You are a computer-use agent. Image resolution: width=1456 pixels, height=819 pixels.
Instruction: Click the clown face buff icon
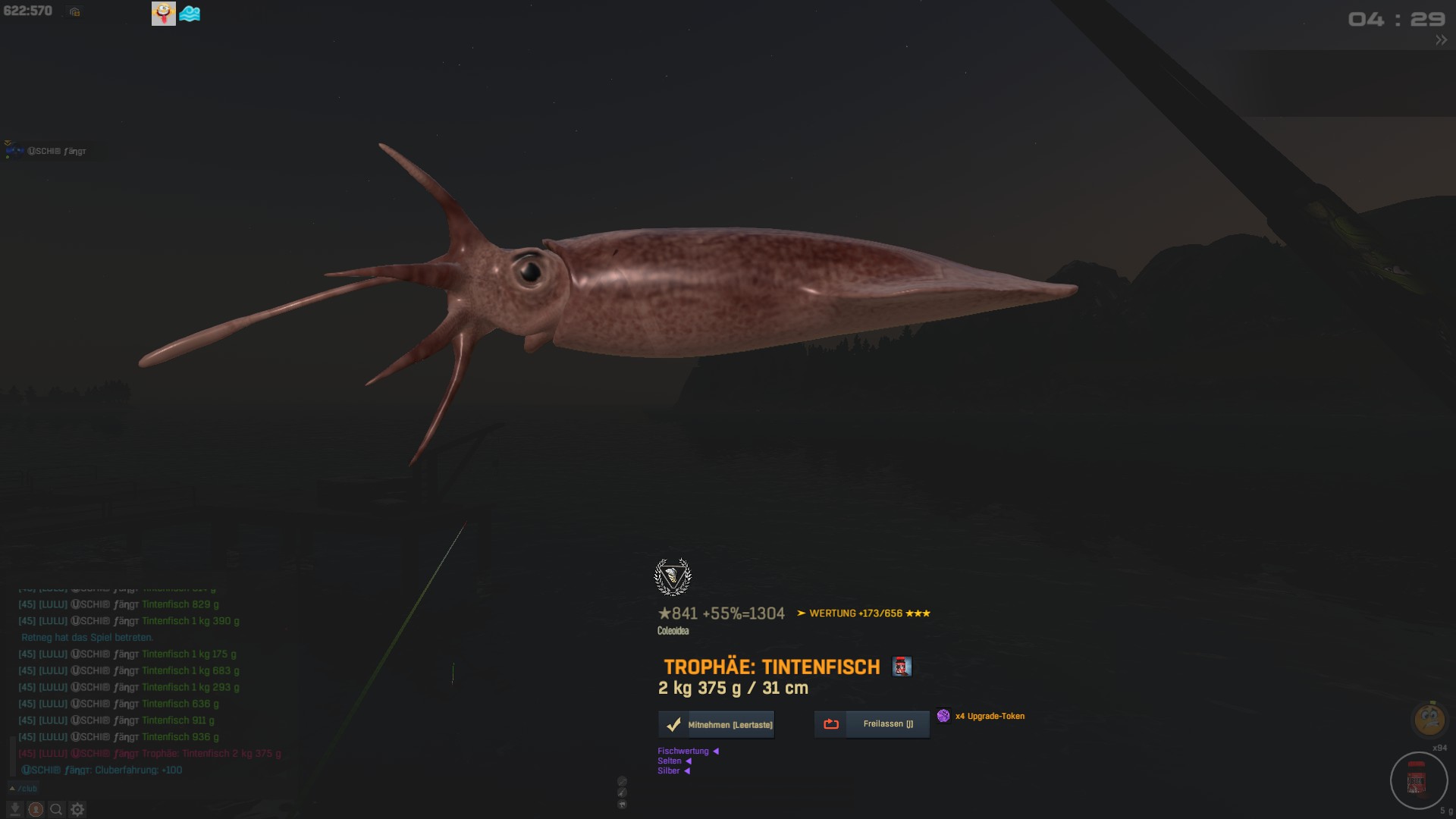tap(163, 13)
